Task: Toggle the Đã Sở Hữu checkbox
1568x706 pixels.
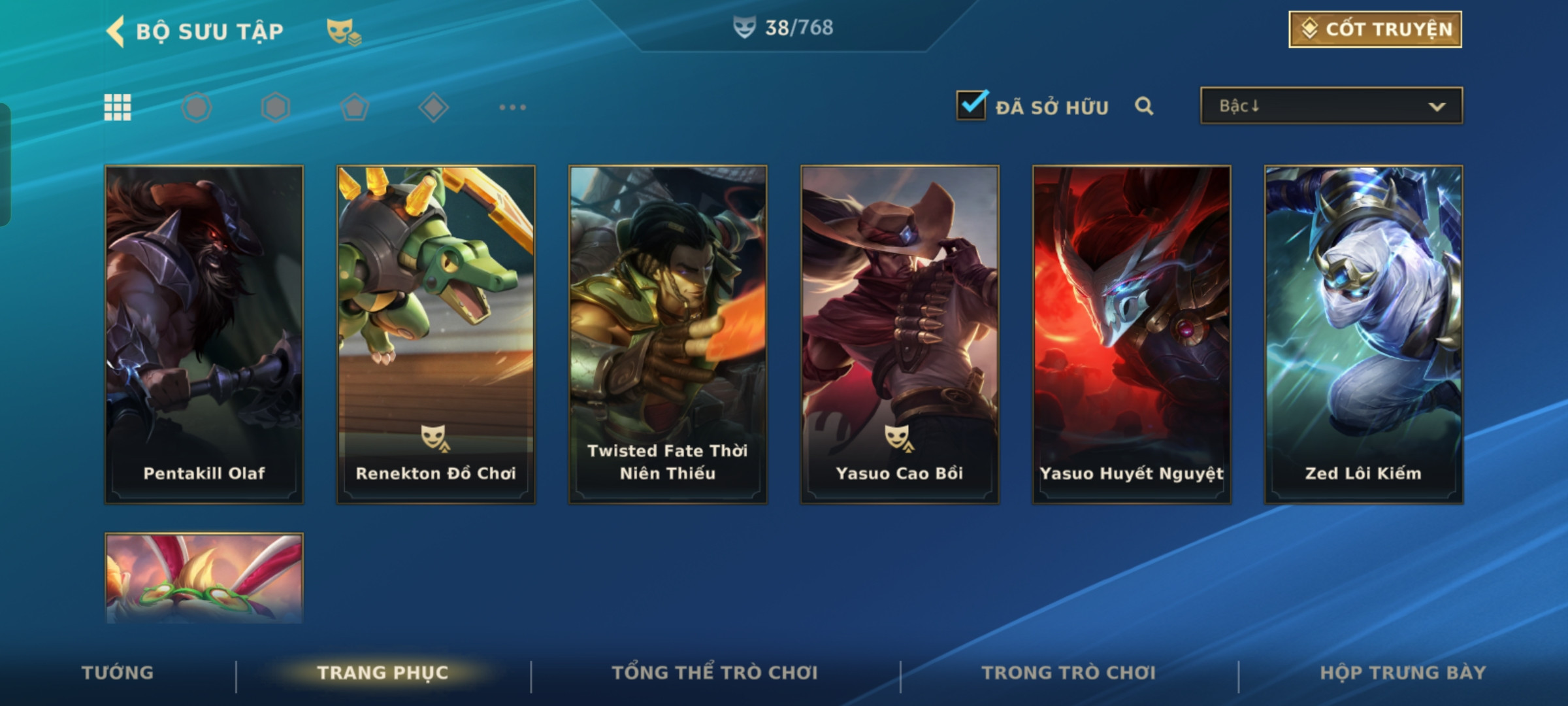Action: point(972,105)
